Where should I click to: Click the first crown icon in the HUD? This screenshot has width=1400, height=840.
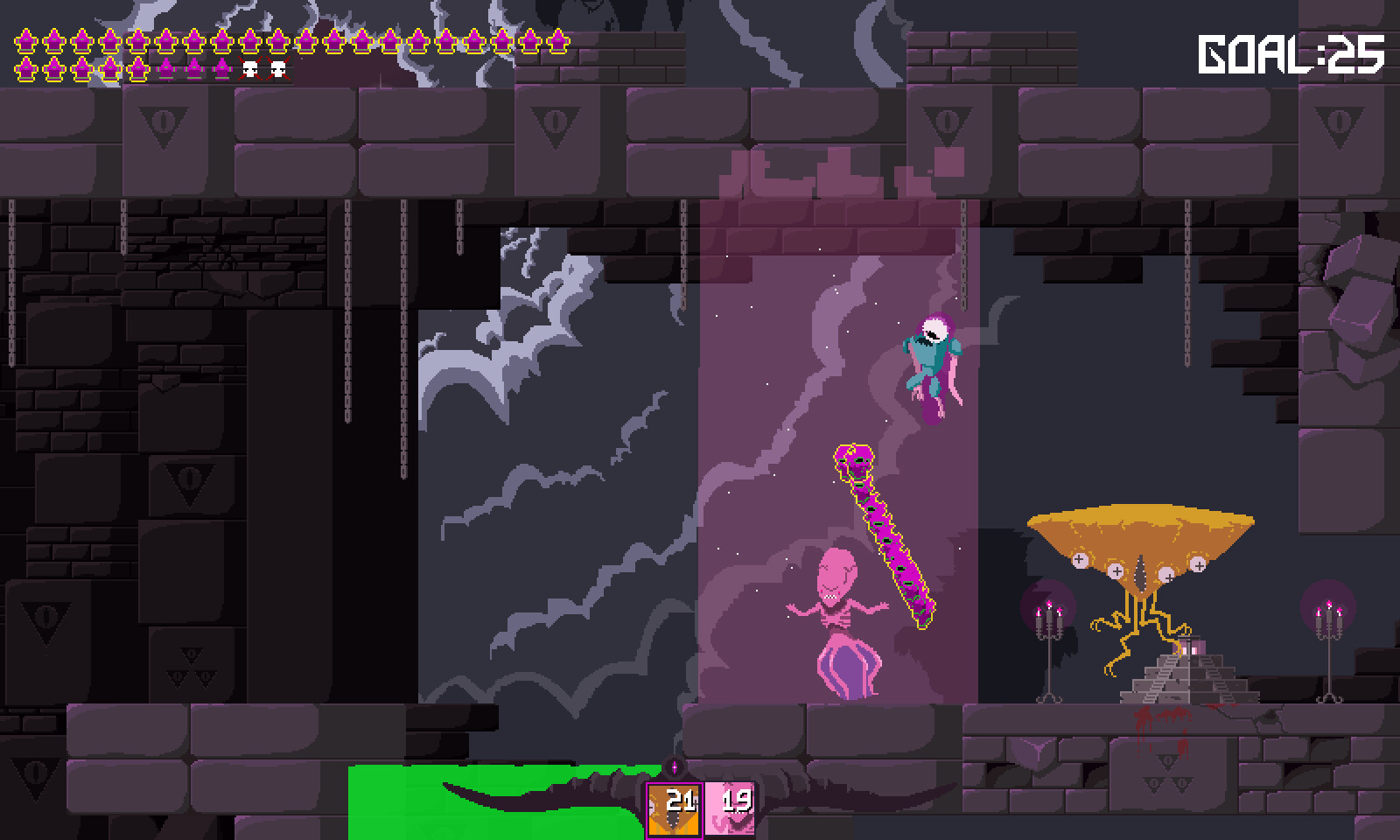coord(24,39)
